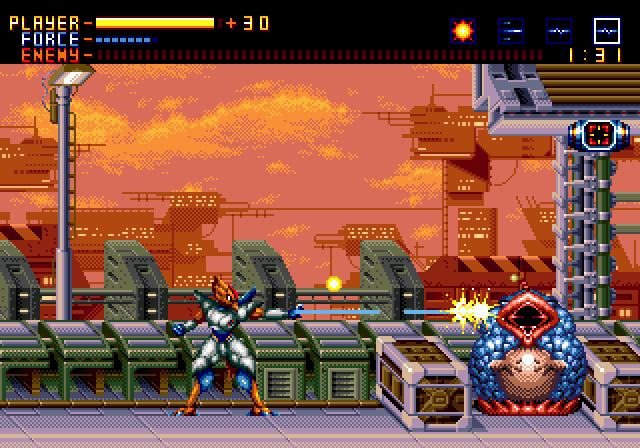Select the fiery explosion weapon icon
The height and width of the screenshot is (448, 640).
(462, 30)
